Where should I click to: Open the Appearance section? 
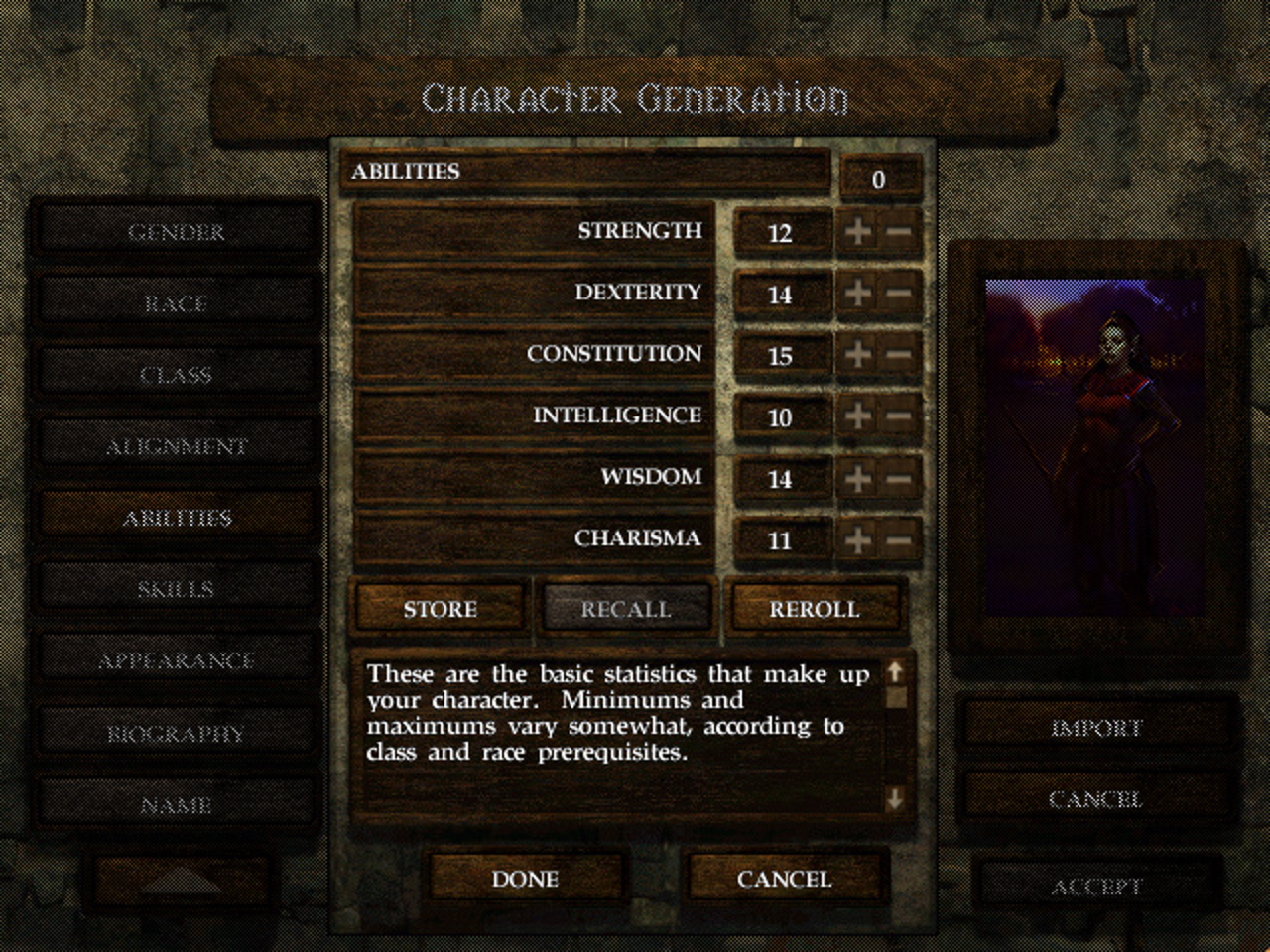coord(177,659)
